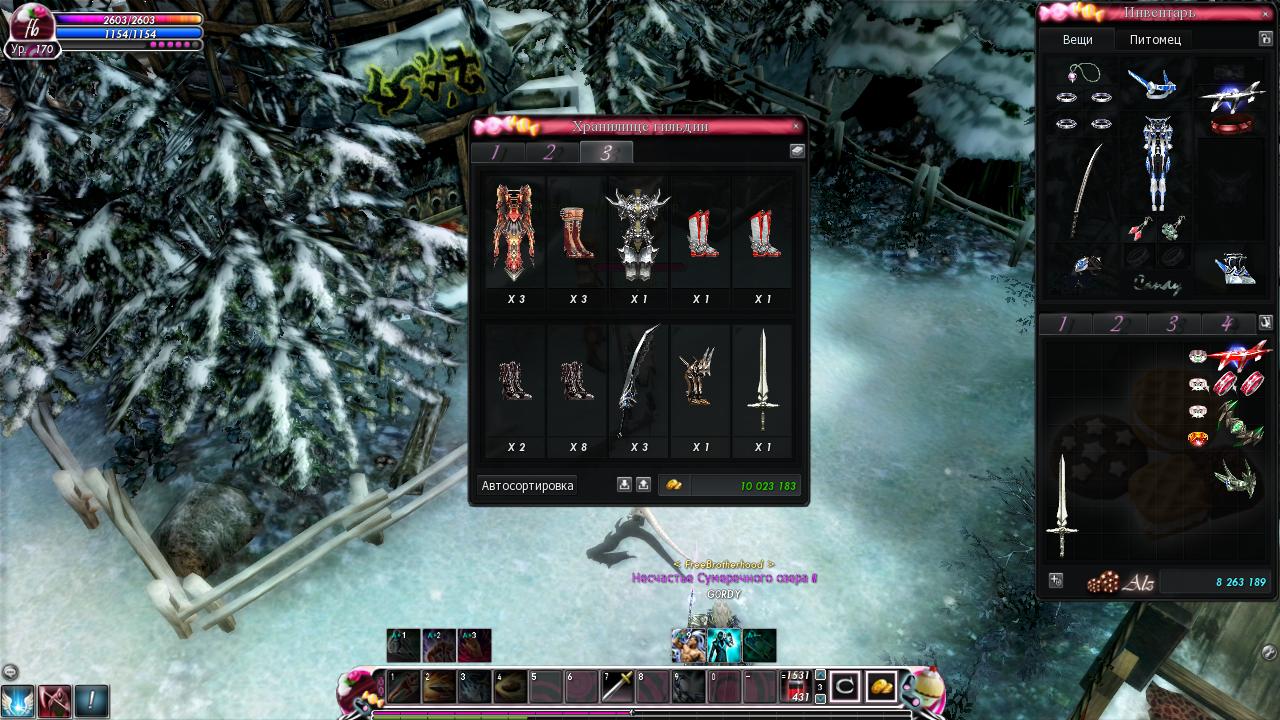The height and width of the screenshot is (720, 1280).
Task: Select the straight silver sword in storage
Action: click(x=763, y=380)
